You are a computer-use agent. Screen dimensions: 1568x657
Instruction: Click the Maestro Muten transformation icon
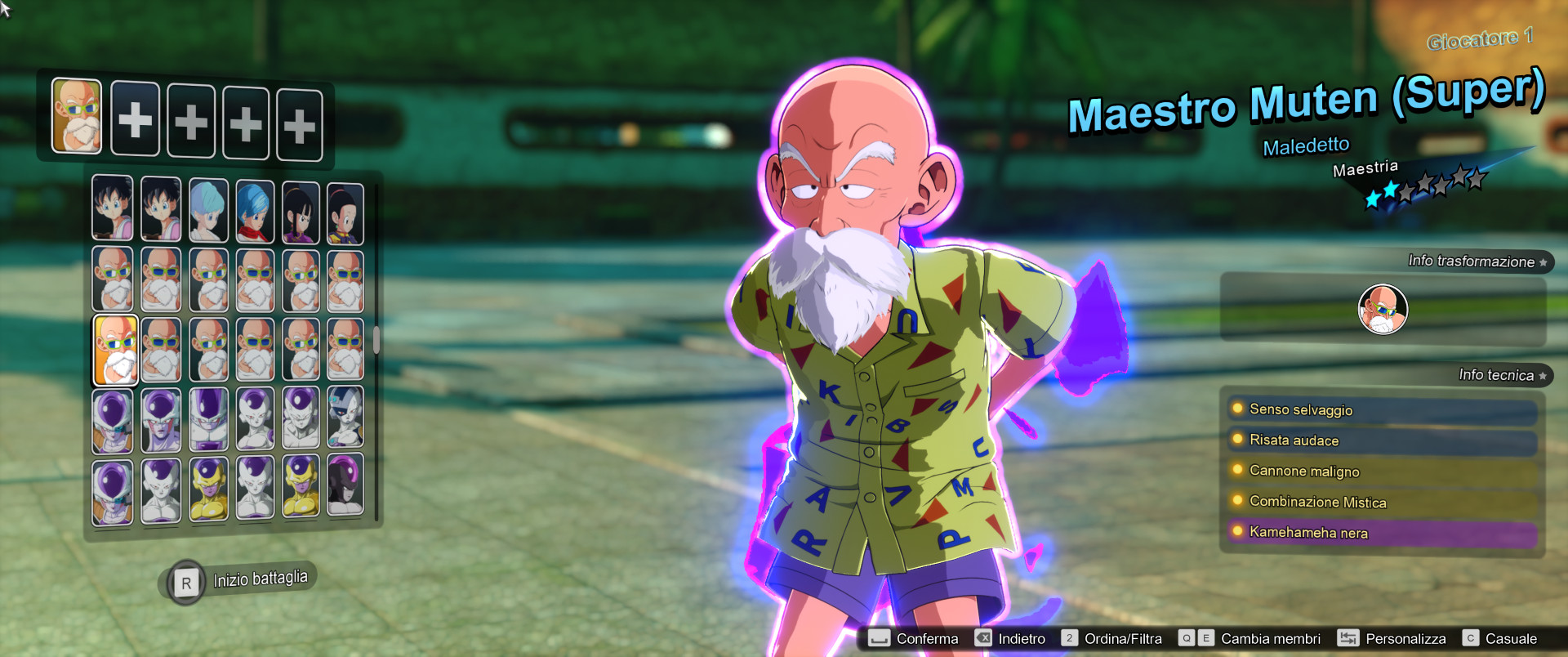(1382, 310)
